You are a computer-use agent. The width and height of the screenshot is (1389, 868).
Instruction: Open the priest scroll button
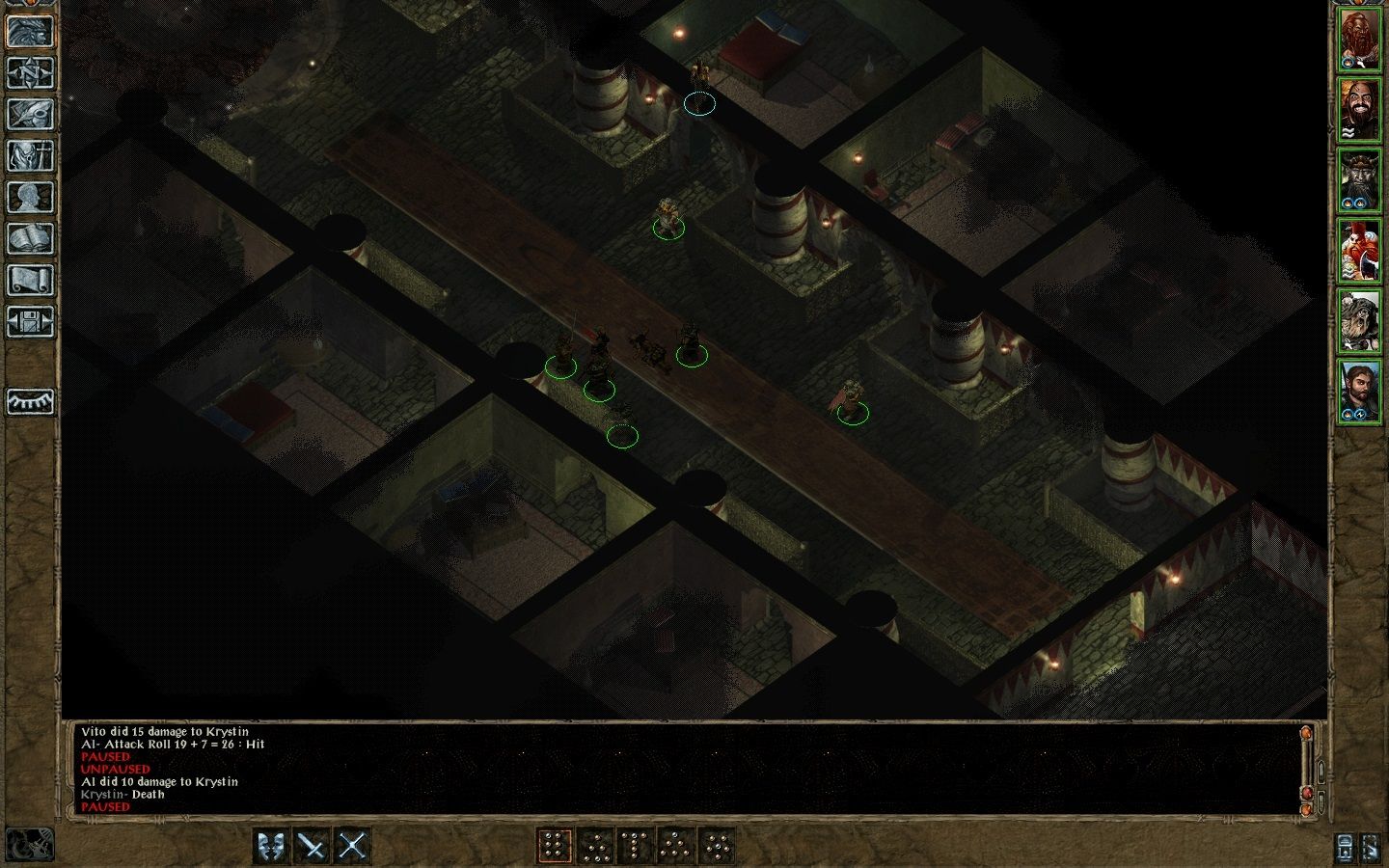pyautogui.click(x=30, y=280)
